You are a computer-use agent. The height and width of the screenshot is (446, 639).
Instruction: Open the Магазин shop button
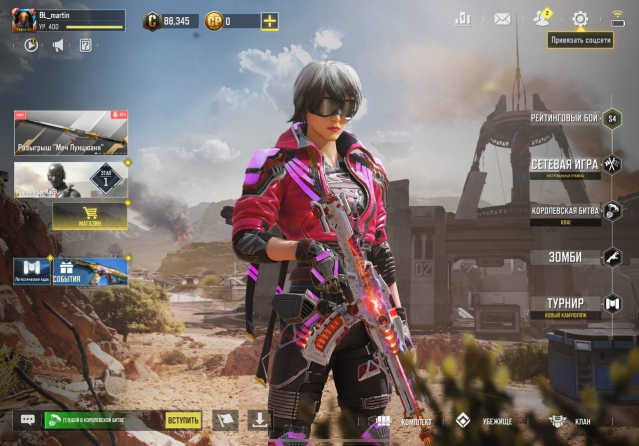pos(90,215)
